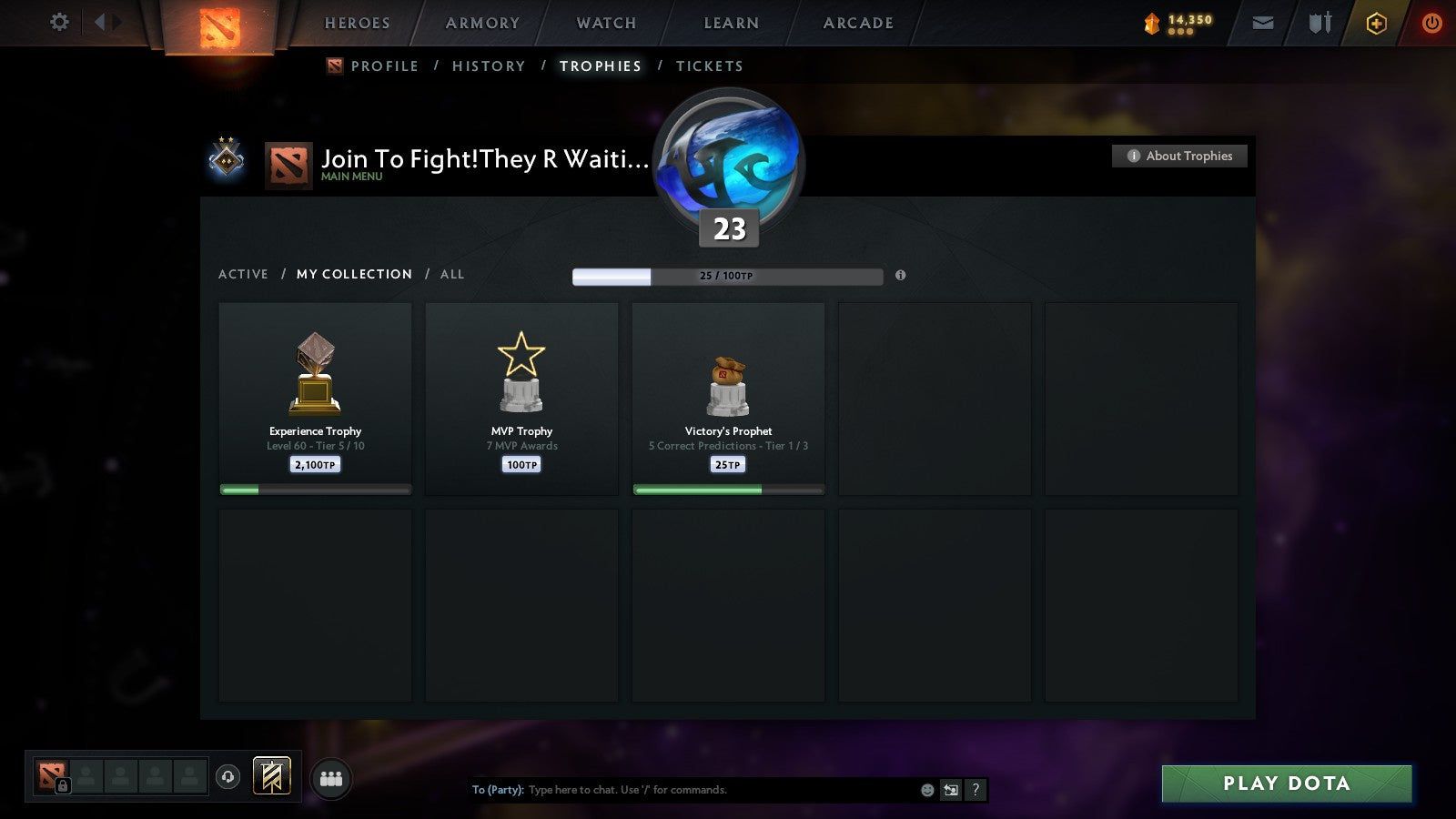The width and height of the screenshot is (1456, 819).
Task: Select the MY COLLECTION filter
Action: point(353,274)
